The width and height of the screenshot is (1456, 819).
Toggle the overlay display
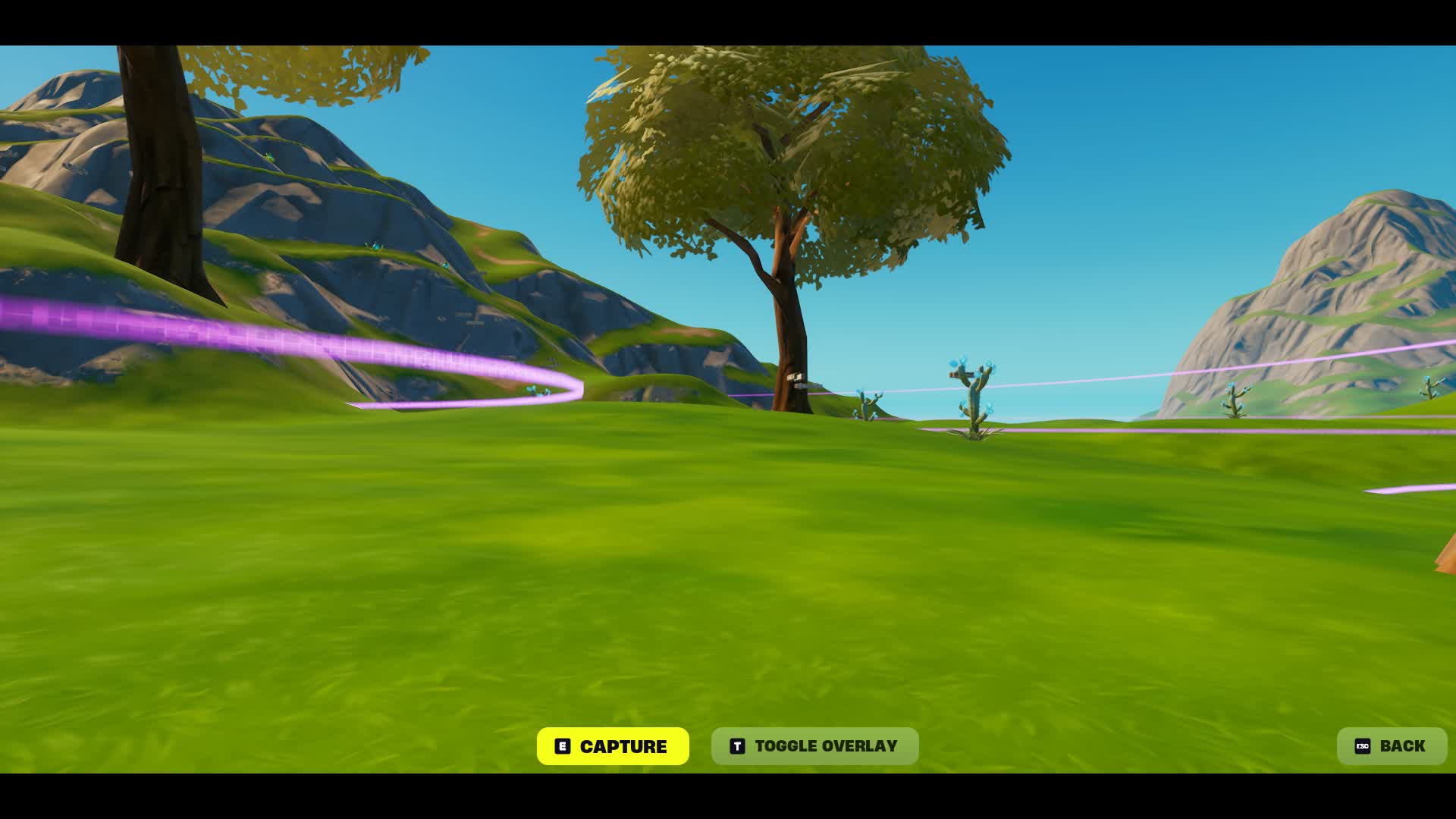point(814,746)
